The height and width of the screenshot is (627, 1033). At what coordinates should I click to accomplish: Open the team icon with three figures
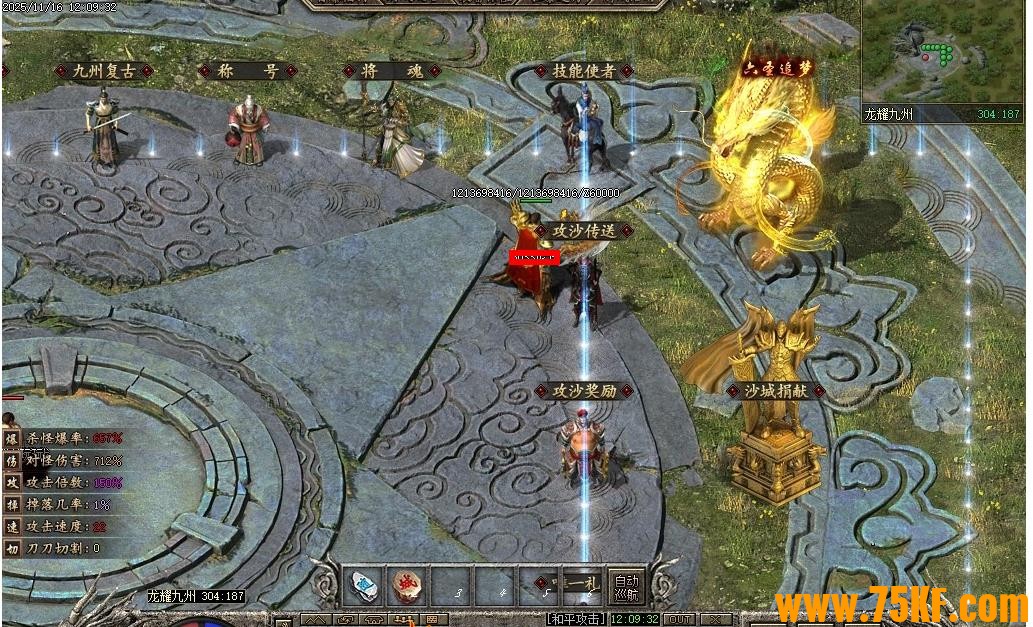[x=403, y=620]
